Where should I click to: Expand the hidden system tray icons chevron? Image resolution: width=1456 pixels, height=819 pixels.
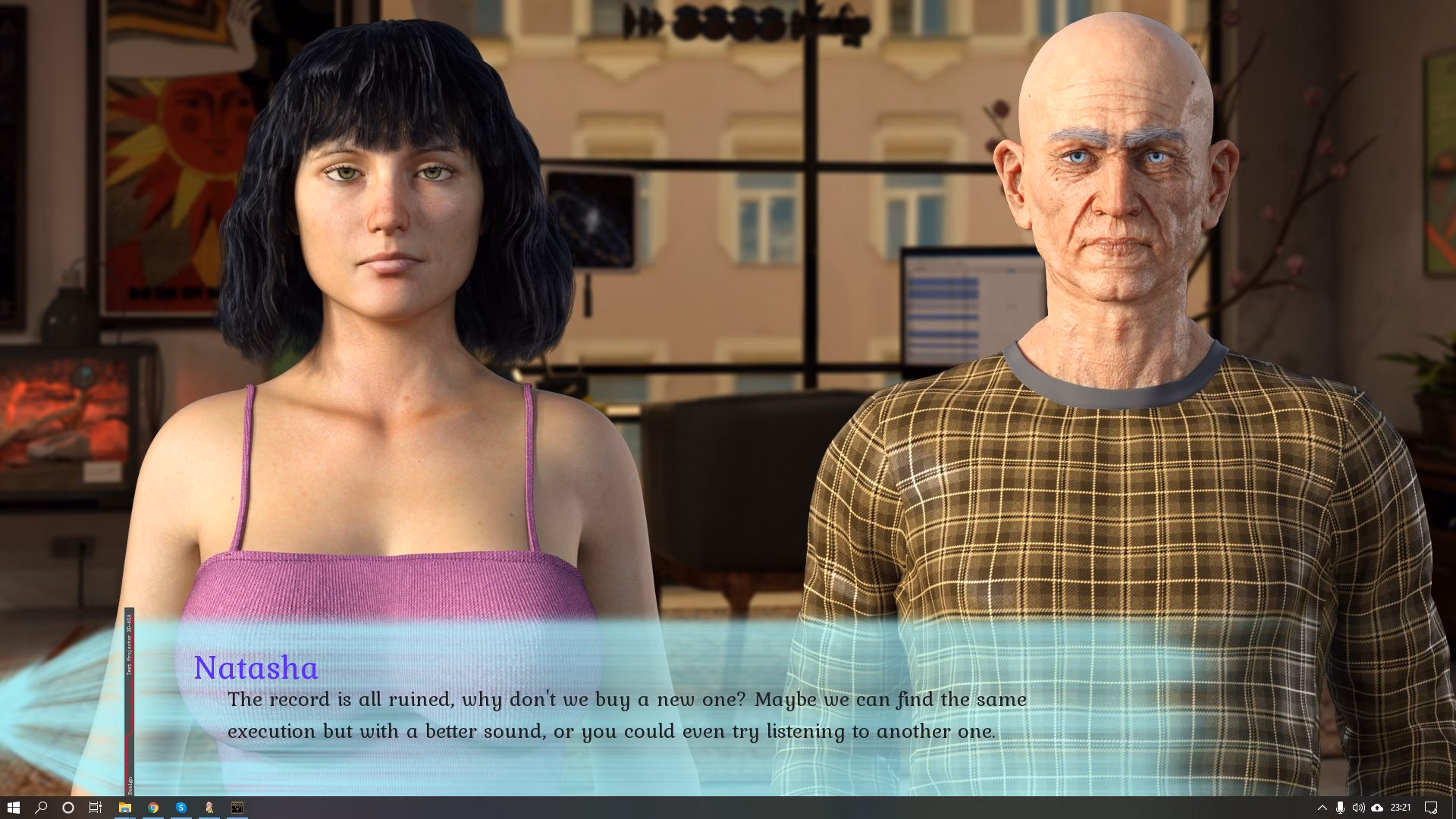pos(1323,806)
